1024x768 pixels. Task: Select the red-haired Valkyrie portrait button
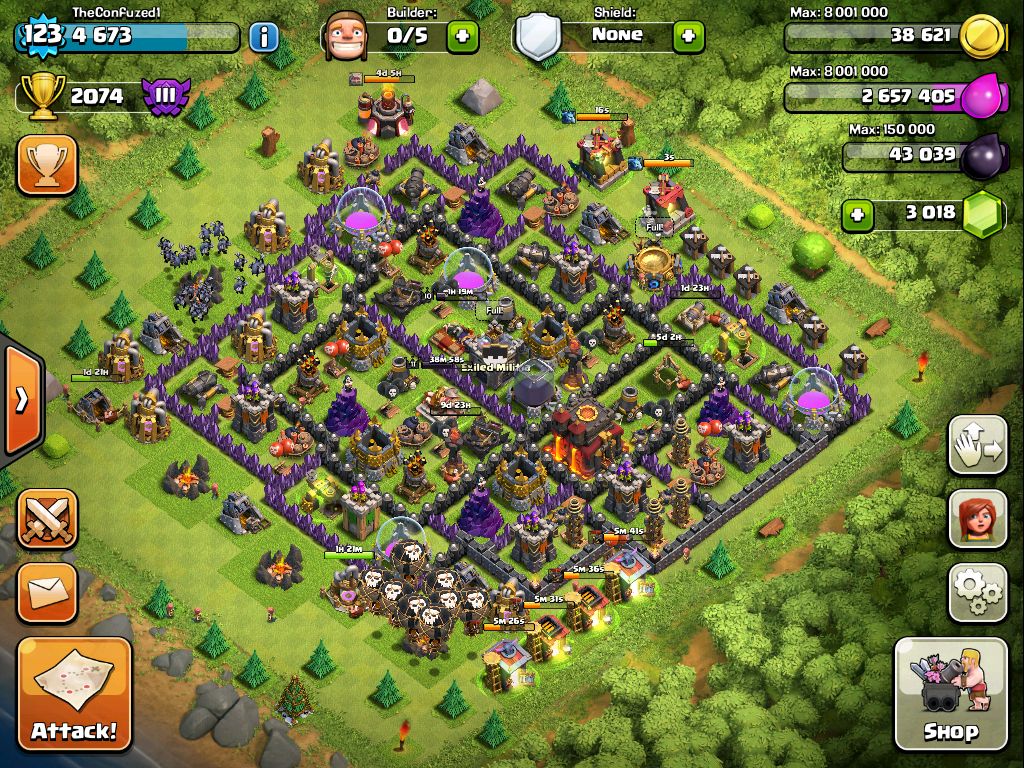coord(977,519)
